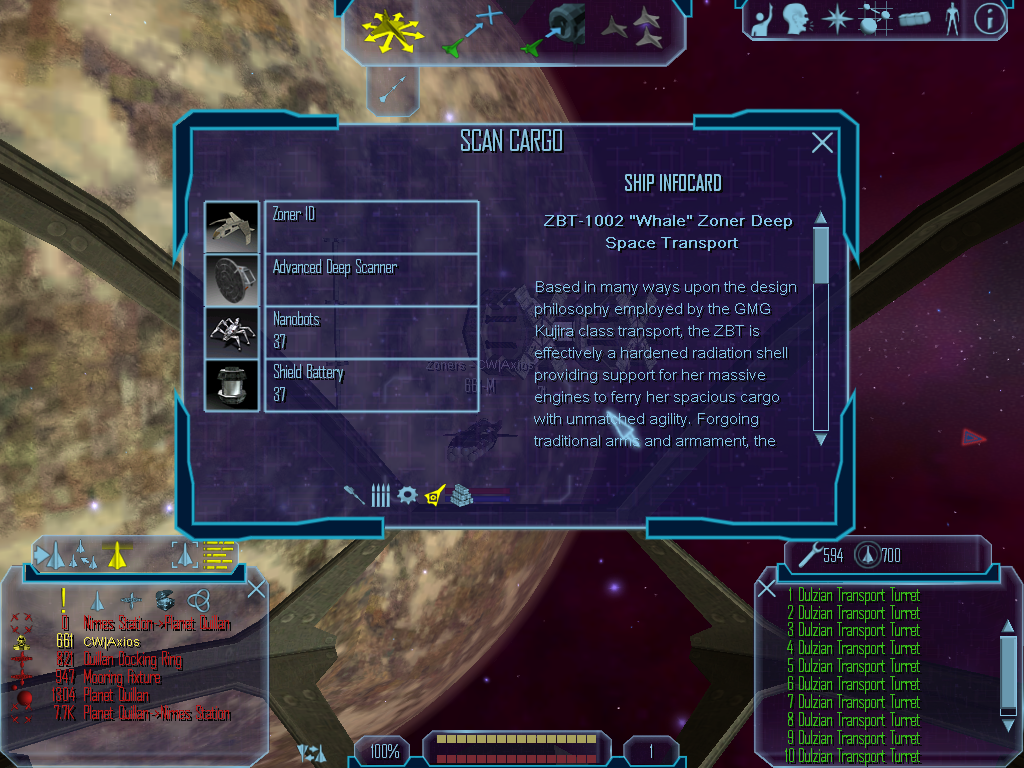Activate the join formation icon
Screen dimensions: 1024x768
click(634, 29)
